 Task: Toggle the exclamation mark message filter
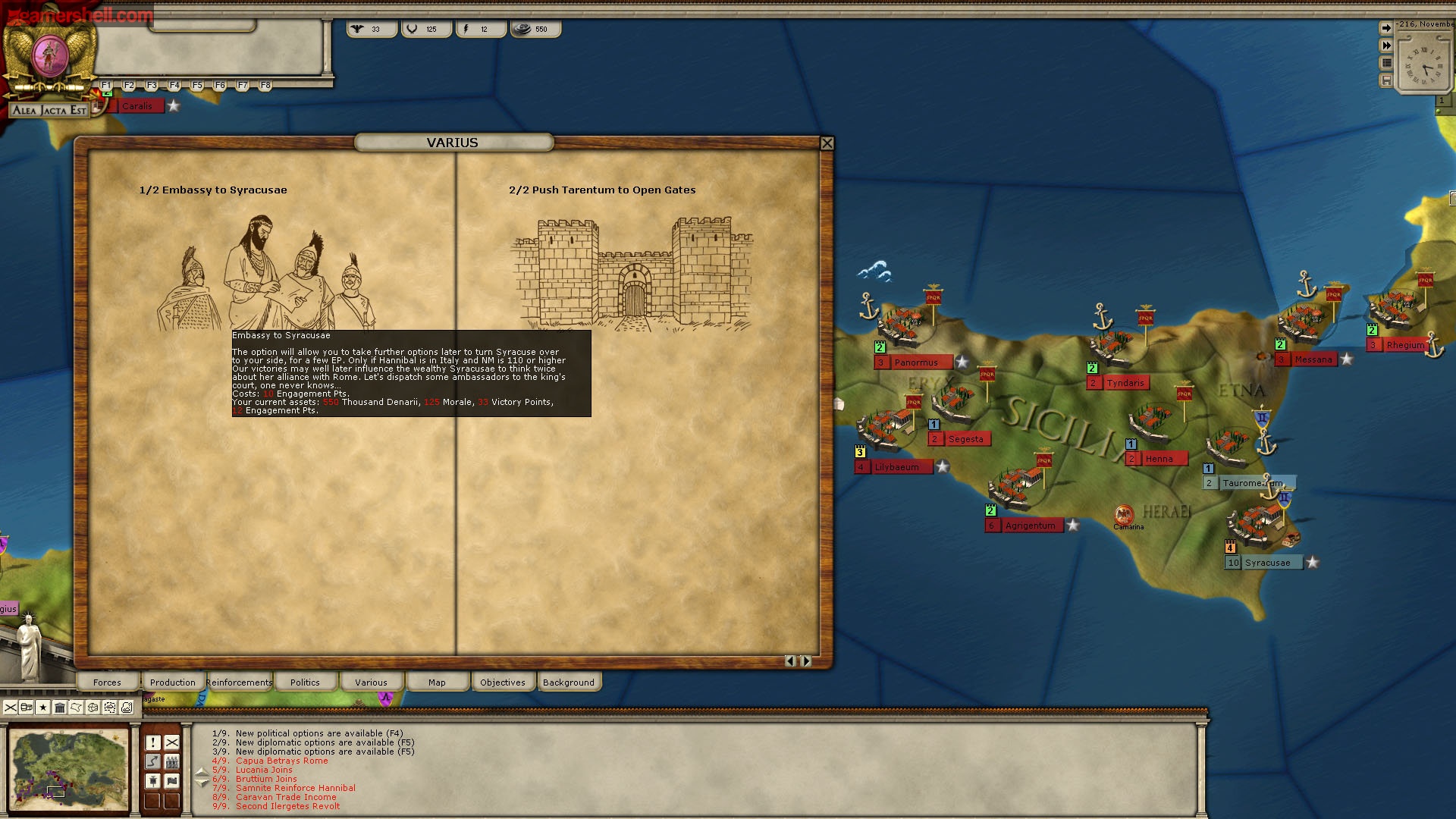pos(153,742)
